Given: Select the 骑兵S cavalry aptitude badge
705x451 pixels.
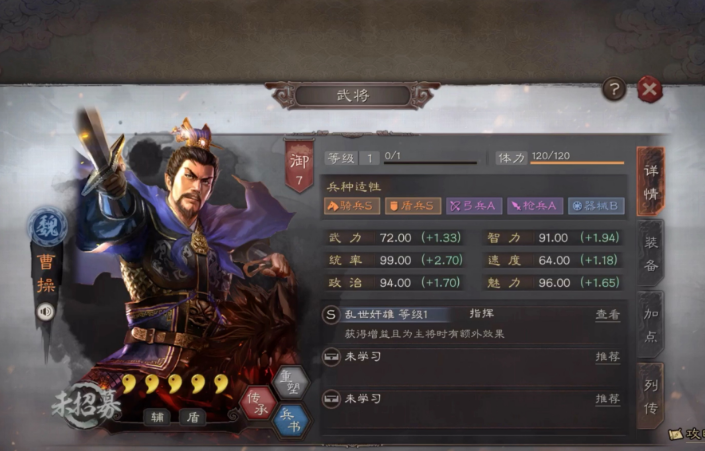Looking at the screenshot, I should point(352,205).
